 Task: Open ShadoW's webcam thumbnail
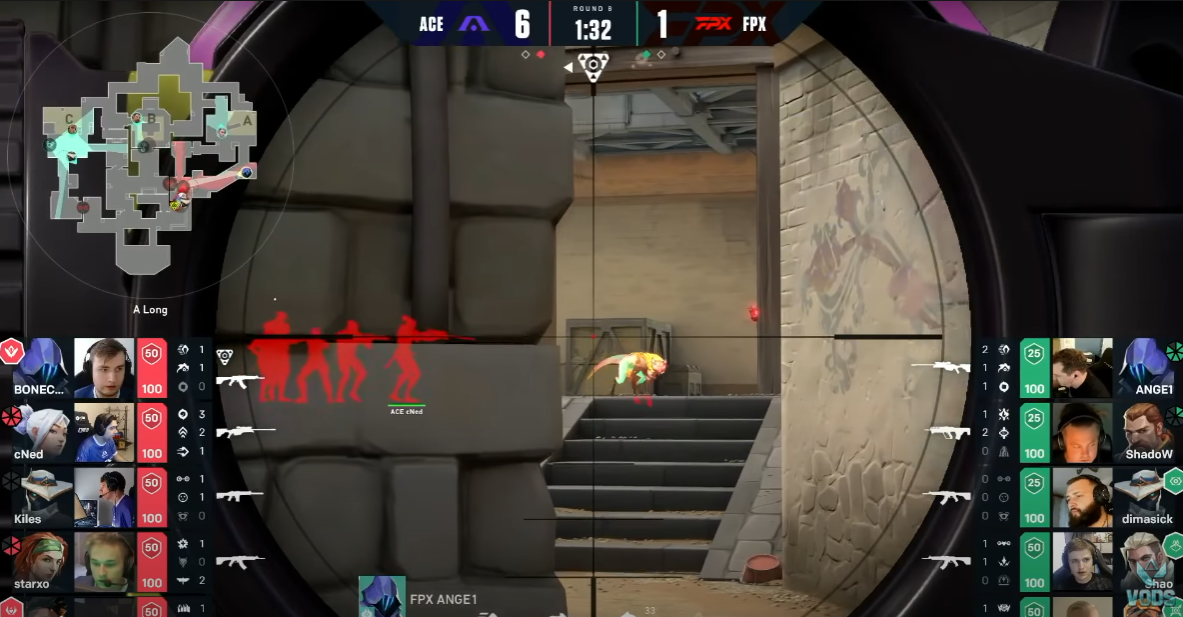pos(1082,432)
